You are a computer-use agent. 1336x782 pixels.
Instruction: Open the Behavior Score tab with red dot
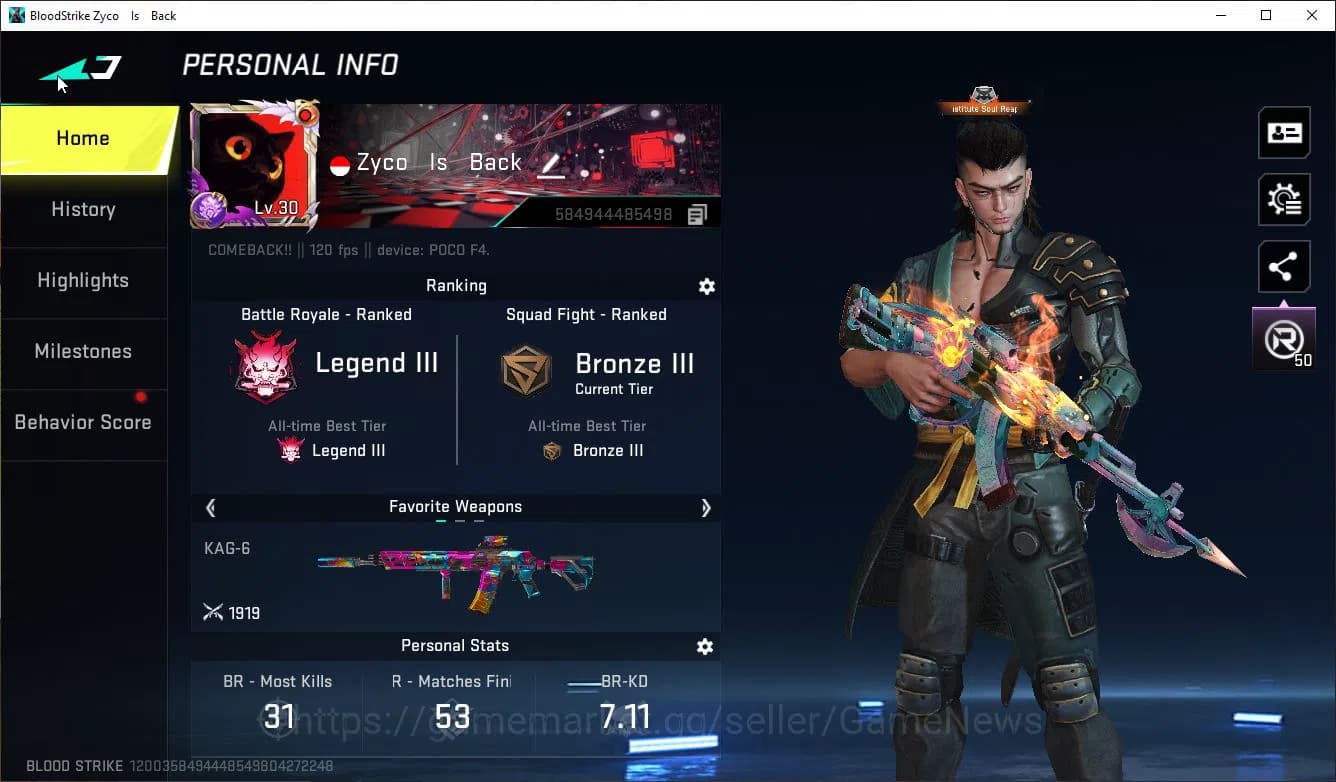click(83, 421)
